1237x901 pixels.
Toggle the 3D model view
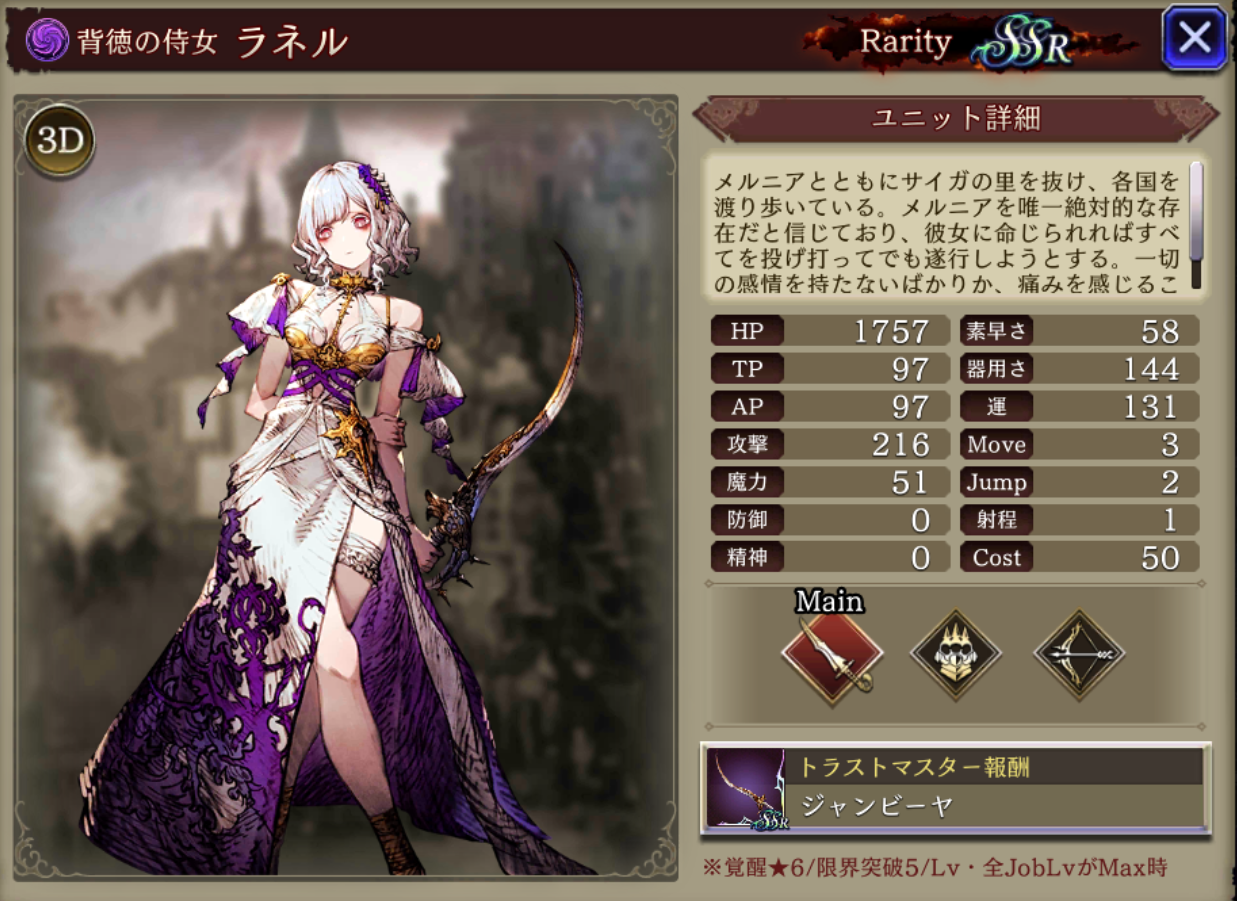(x=61, y=141)
